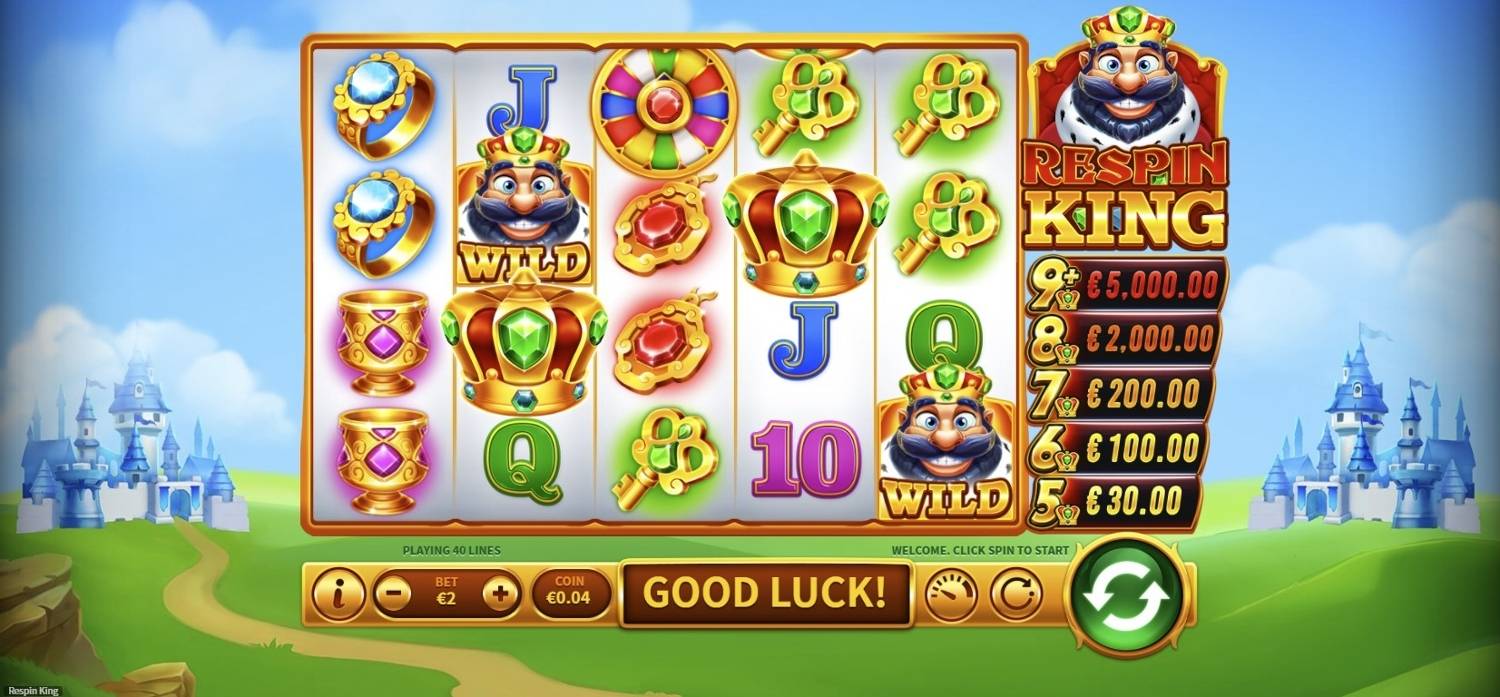Open the autoplay circular arrow button

tap(1016, 595)
